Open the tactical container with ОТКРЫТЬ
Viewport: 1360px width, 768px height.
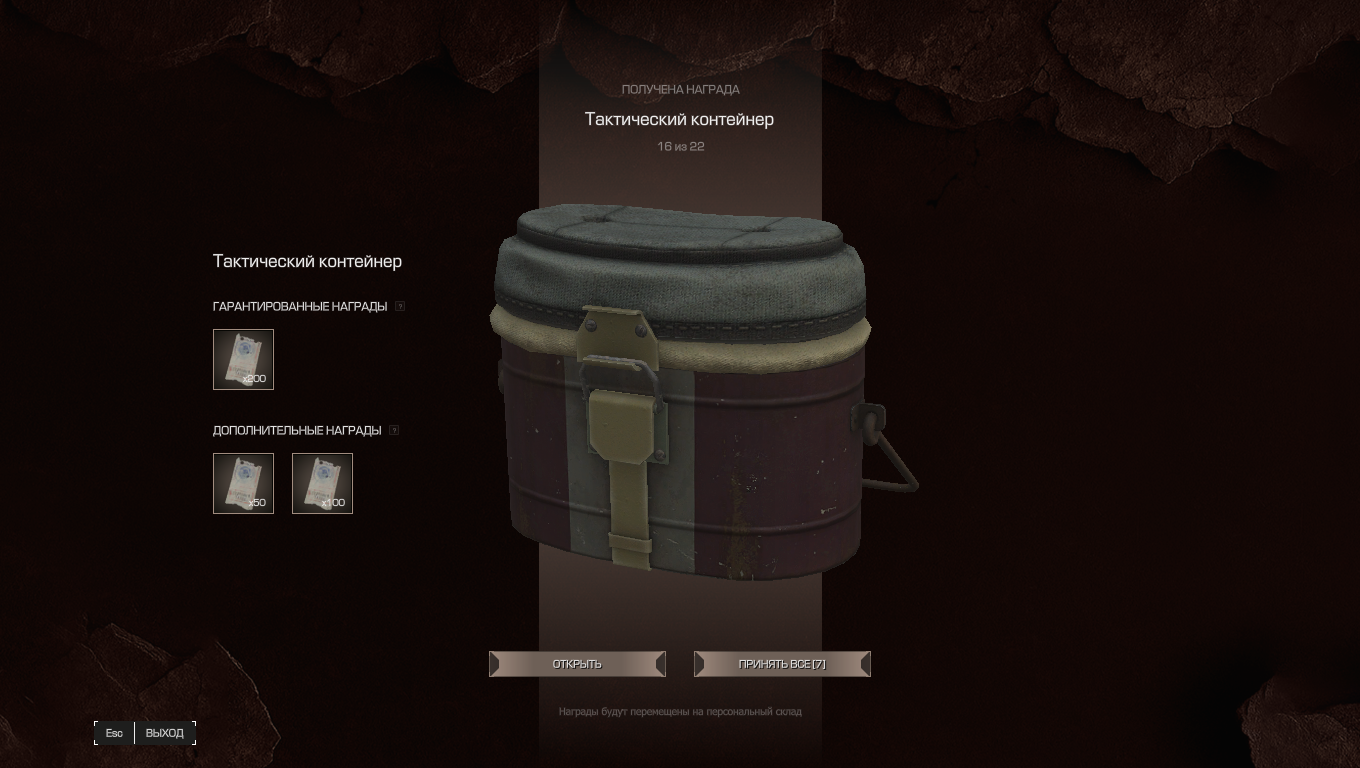click(x=577, y=664)
